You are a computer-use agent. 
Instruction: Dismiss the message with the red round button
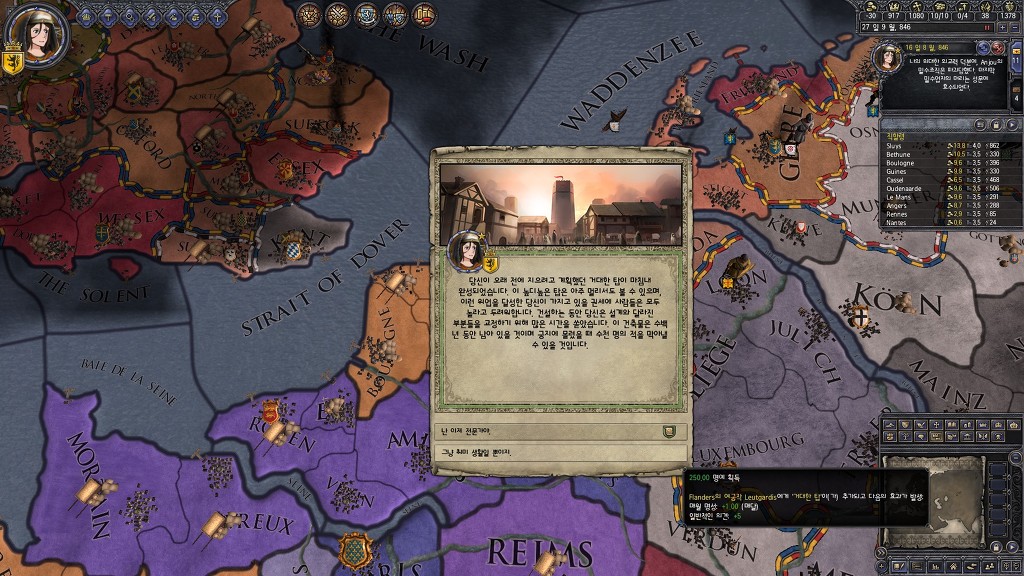click(x=997, y=47)
